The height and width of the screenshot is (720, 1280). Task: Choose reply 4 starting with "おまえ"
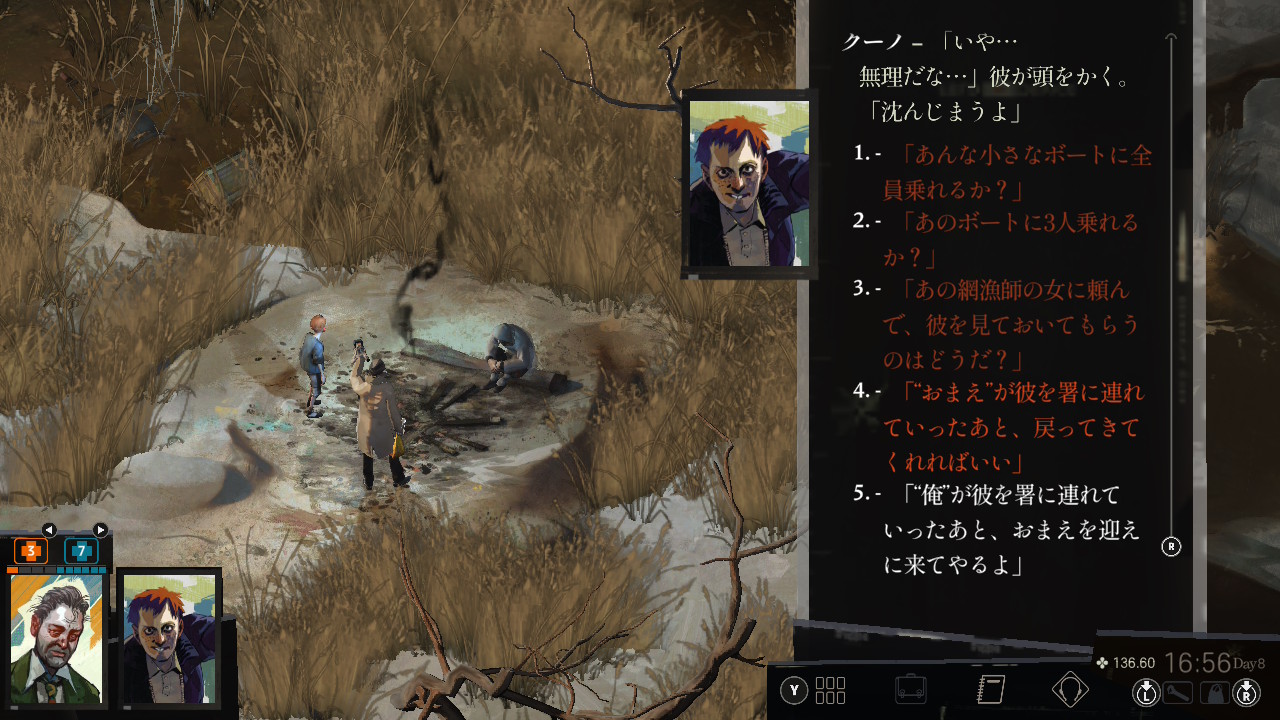pyautogui.click(x=1012, y=426)
